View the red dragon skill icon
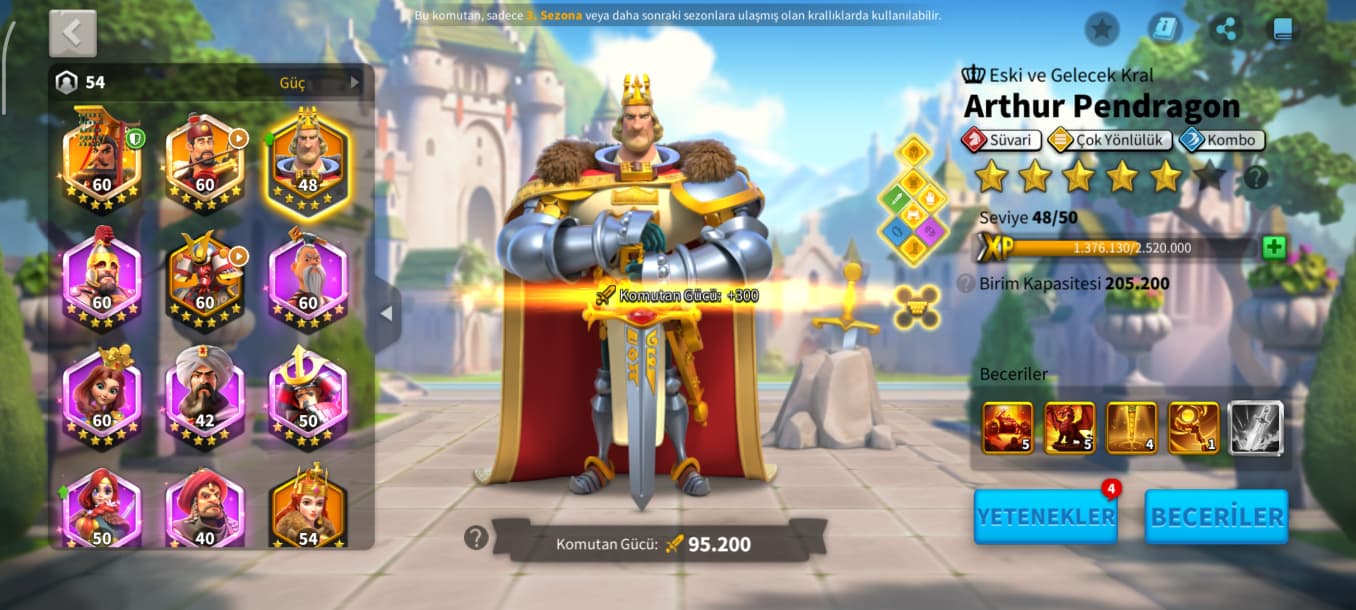 (1069, 428)
